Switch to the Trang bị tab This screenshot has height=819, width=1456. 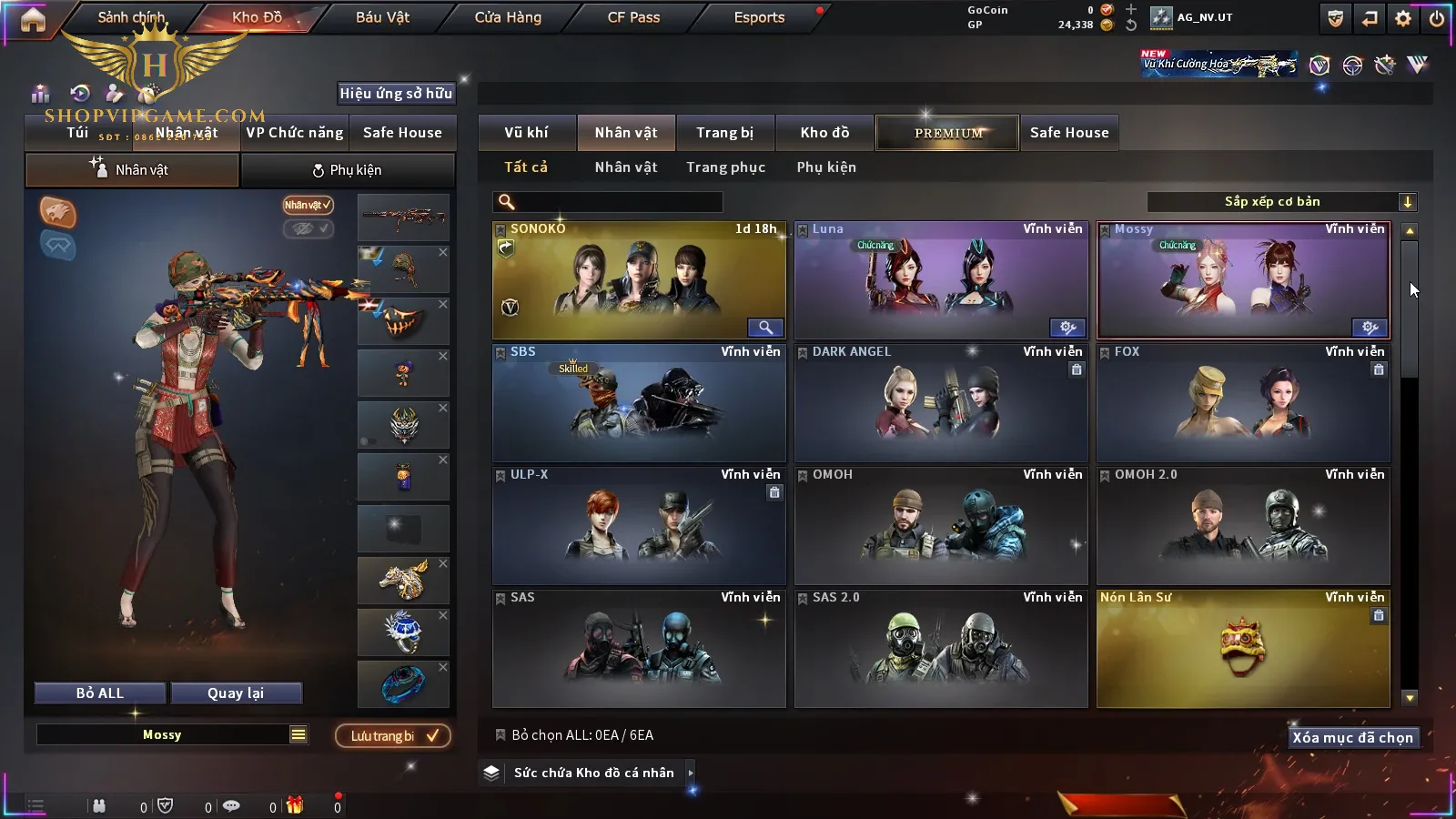(x=724, y=133)
